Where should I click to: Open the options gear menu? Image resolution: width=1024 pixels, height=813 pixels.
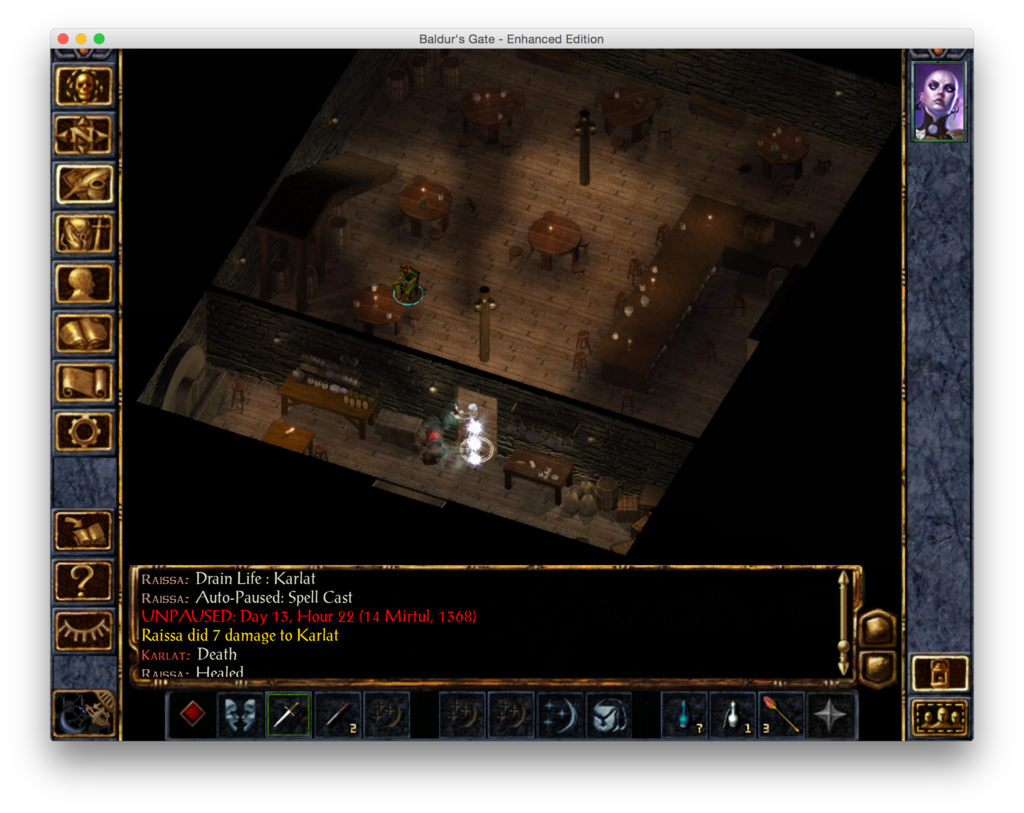pos(84,431)
